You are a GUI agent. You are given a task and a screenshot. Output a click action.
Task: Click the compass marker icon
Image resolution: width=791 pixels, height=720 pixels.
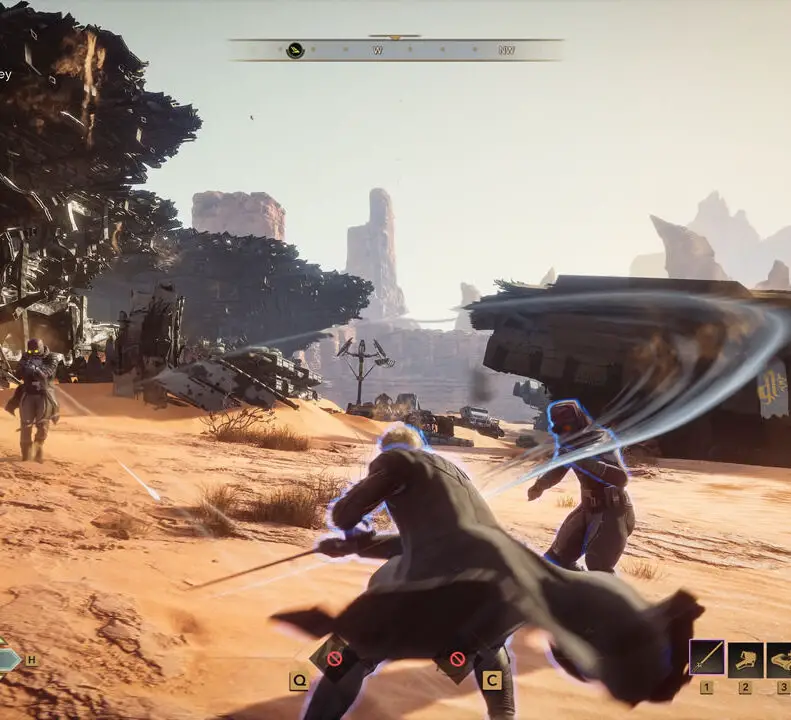[x=295, y=50]
